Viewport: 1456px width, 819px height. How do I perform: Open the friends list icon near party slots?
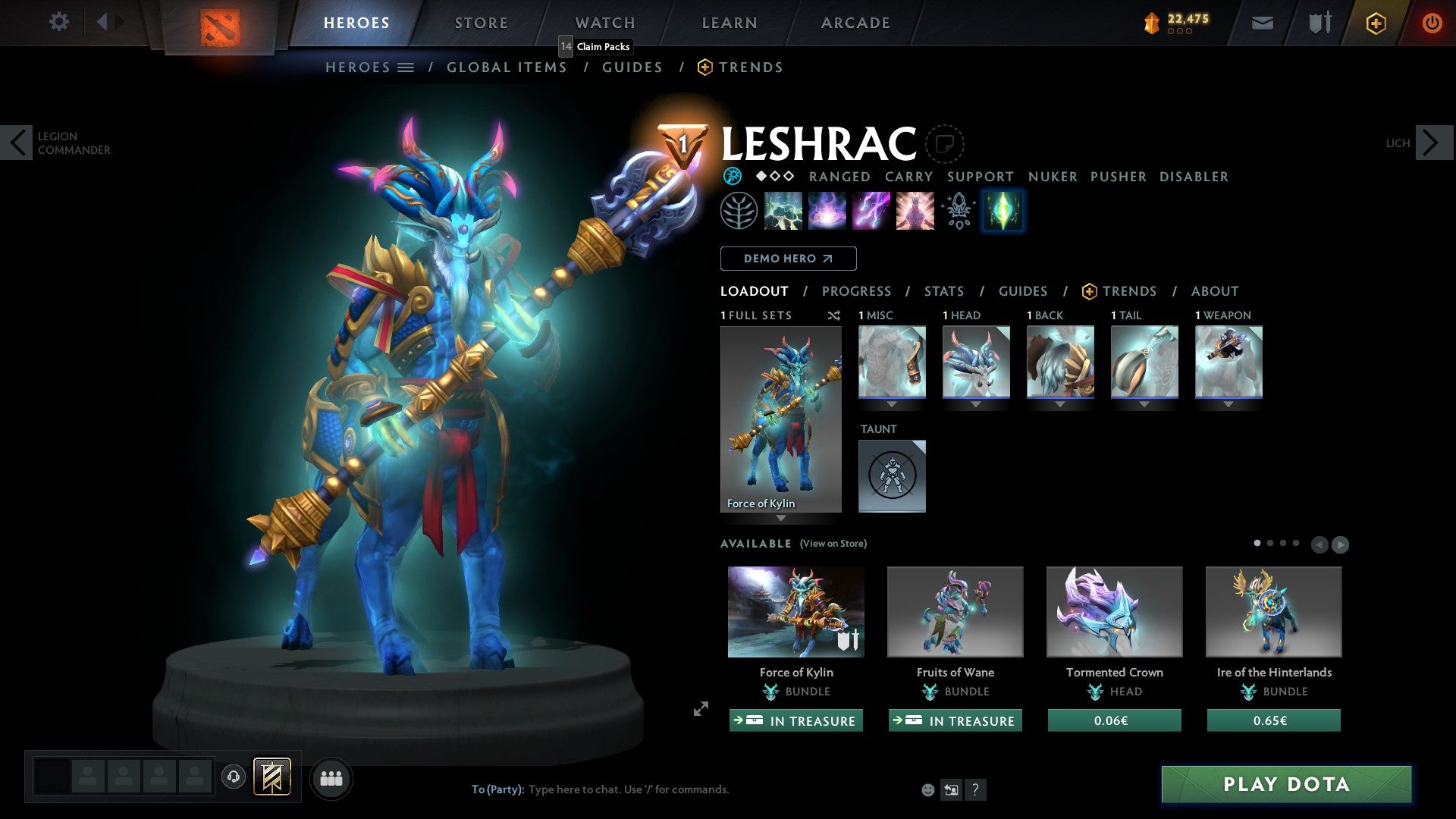pyautogui.click(x=330, y=777)
